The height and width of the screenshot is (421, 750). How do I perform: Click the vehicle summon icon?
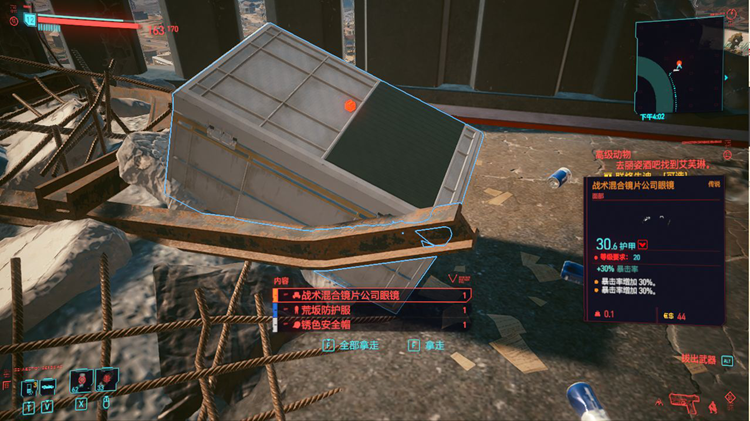(x=49, y=387)
